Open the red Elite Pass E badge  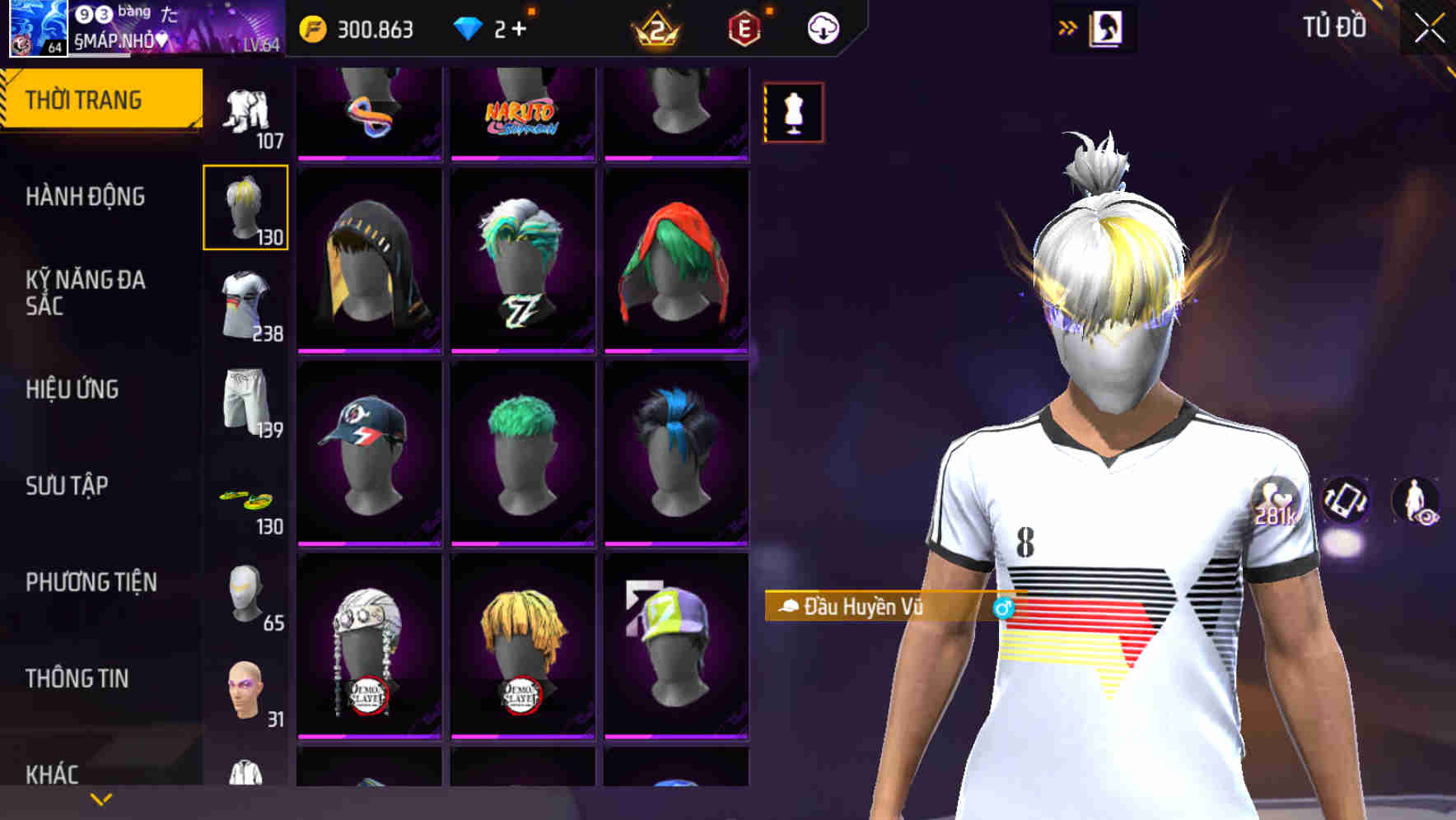pos(744,30)
